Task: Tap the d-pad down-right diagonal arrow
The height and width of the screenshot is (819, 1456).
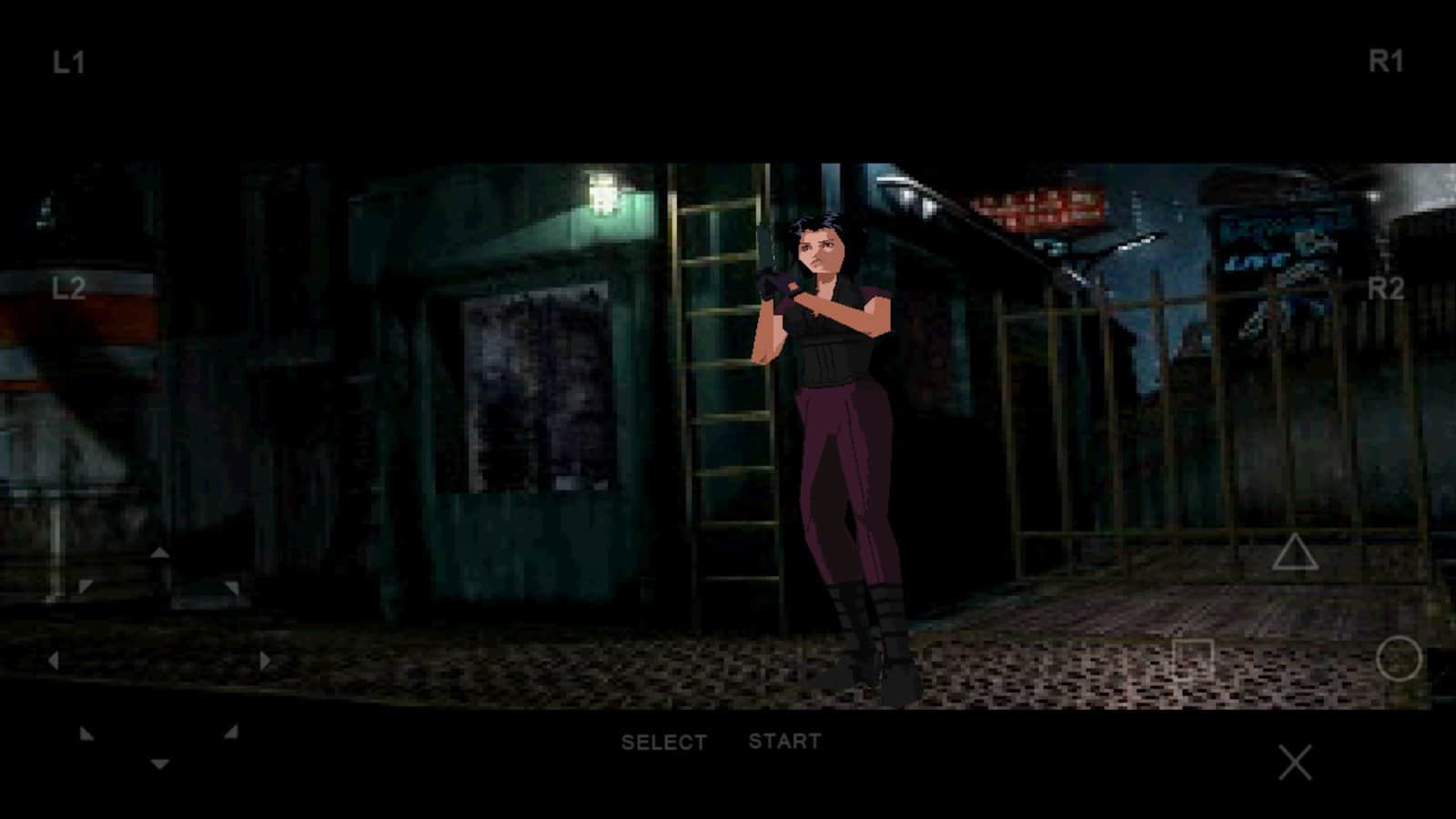Action: 231,732
